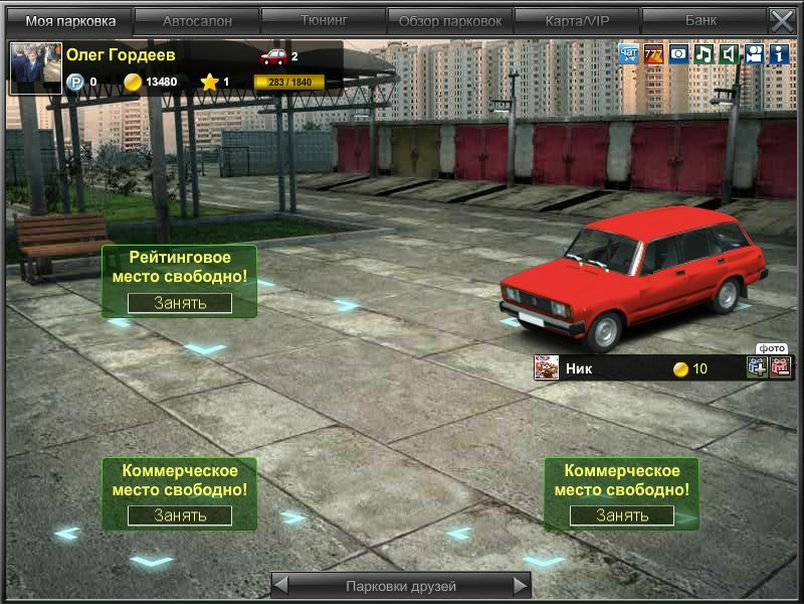Screen dimensions: 804x604
Task: Take a screenshot with the camera icon
Action: [x=678, y=54]
